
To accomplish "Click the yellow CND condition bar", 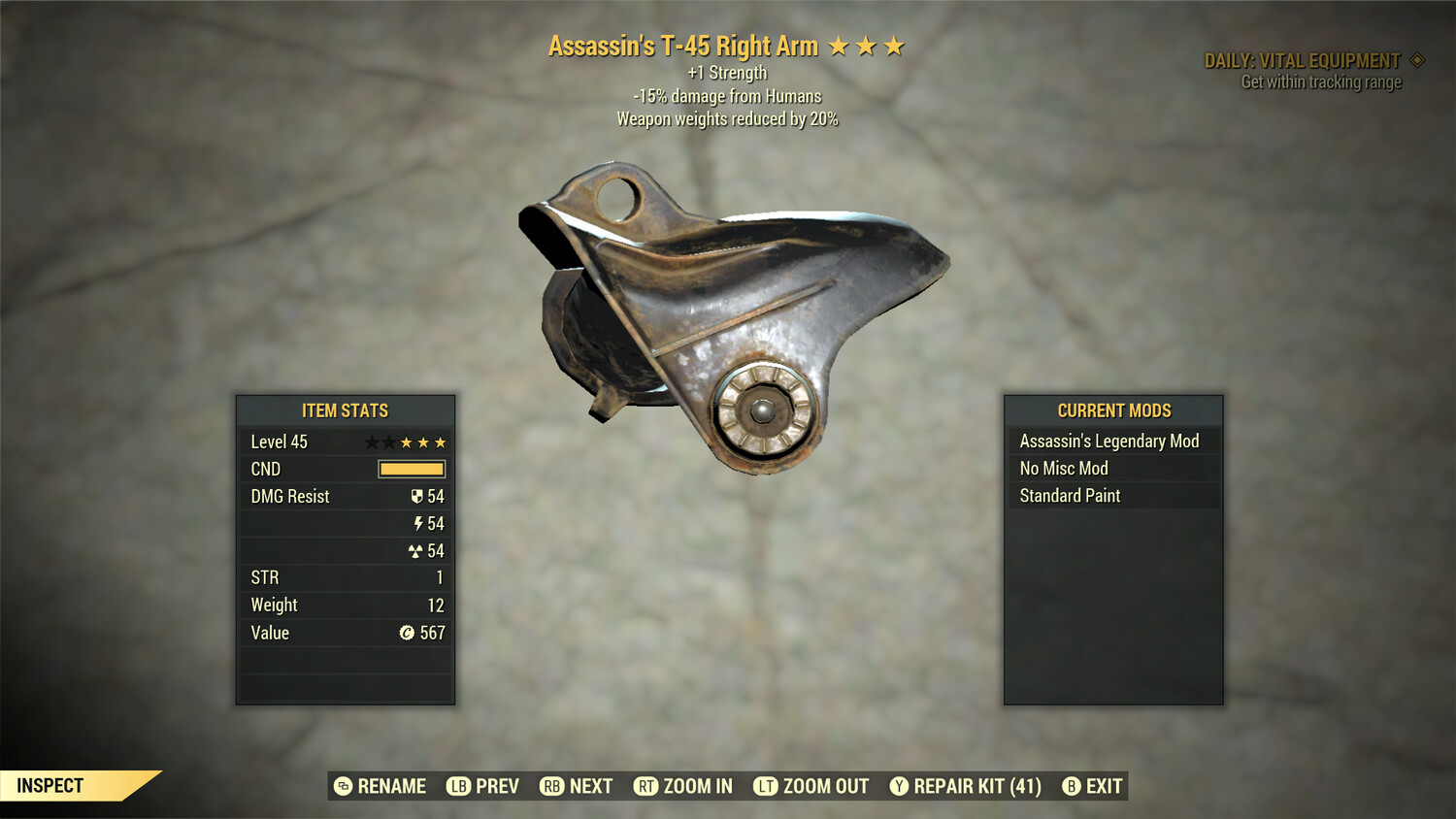I will click(412, 469).
